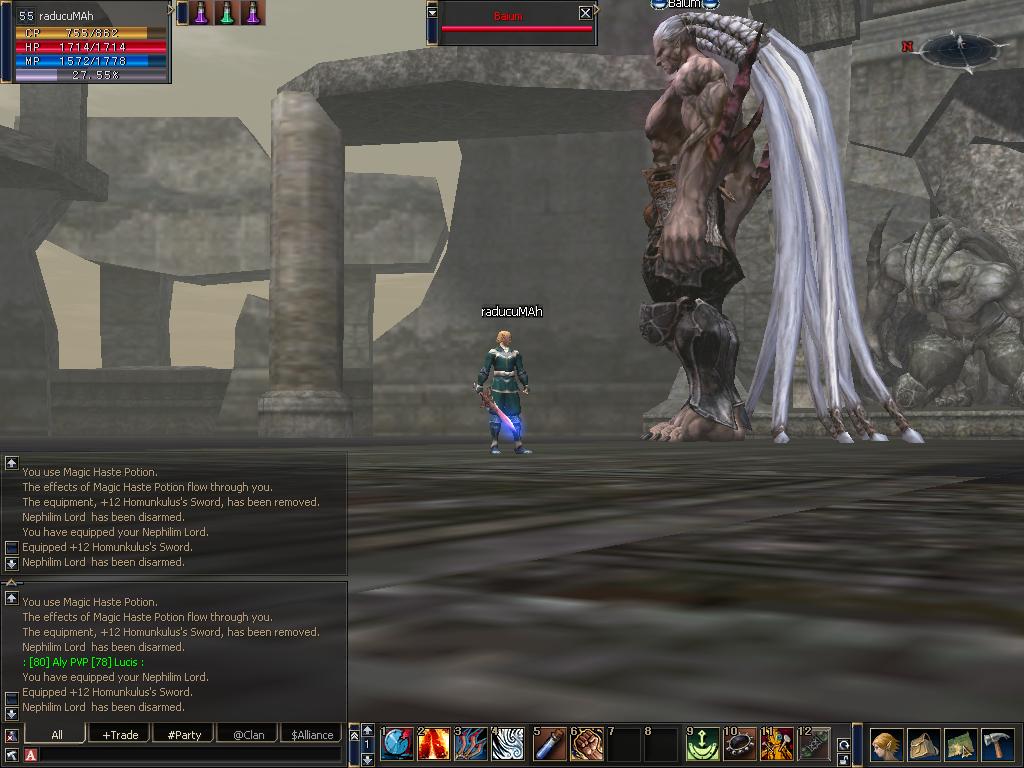Open the map icon
This screenshot has width=1024, height=768.
point(960,745)
